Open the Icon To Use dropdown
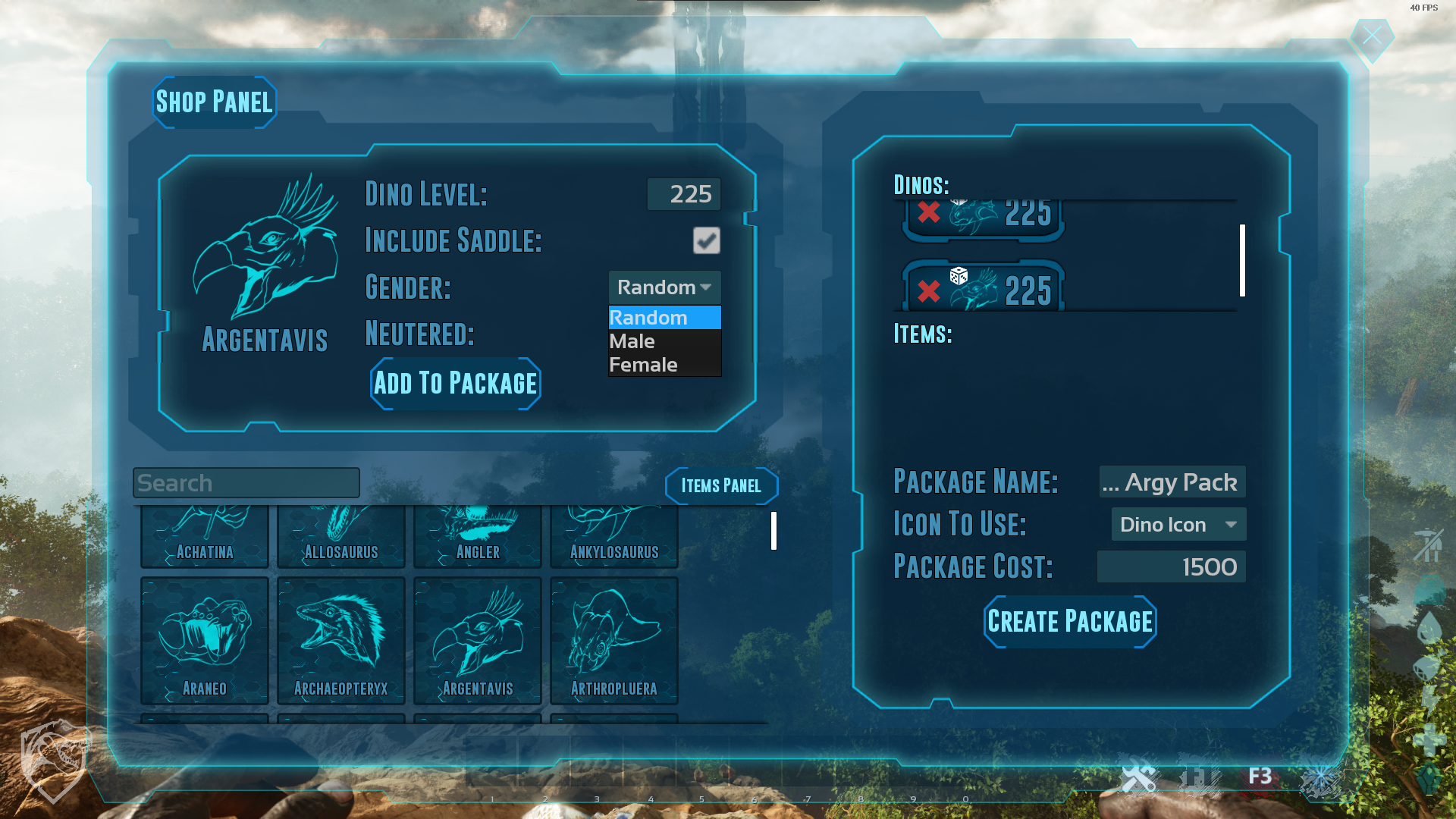Image resolution: width=1456 pixels, height=819 pixels. (1178, 525)
